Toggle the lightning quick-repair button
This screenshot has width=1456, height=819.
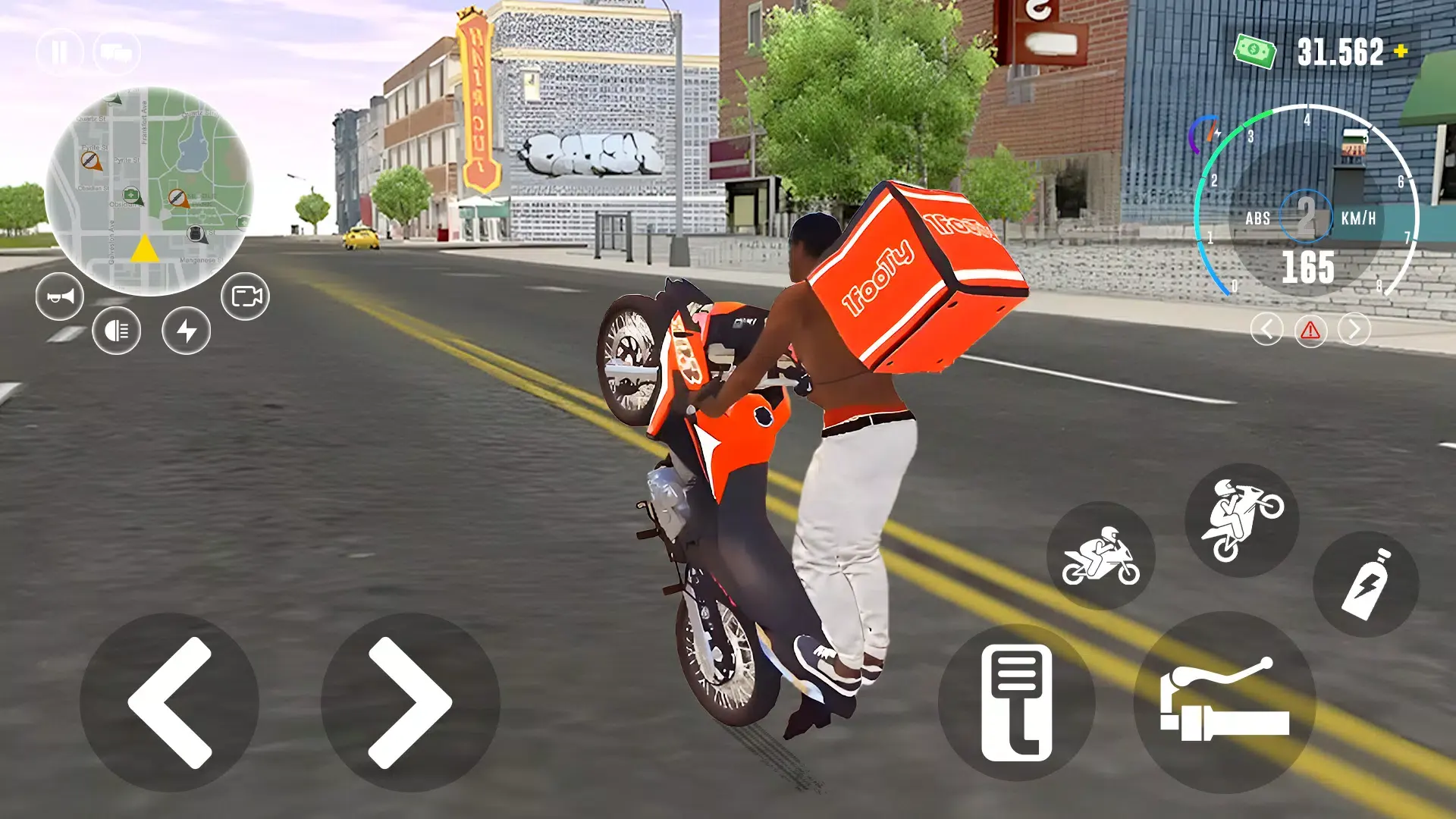(187, 331)
